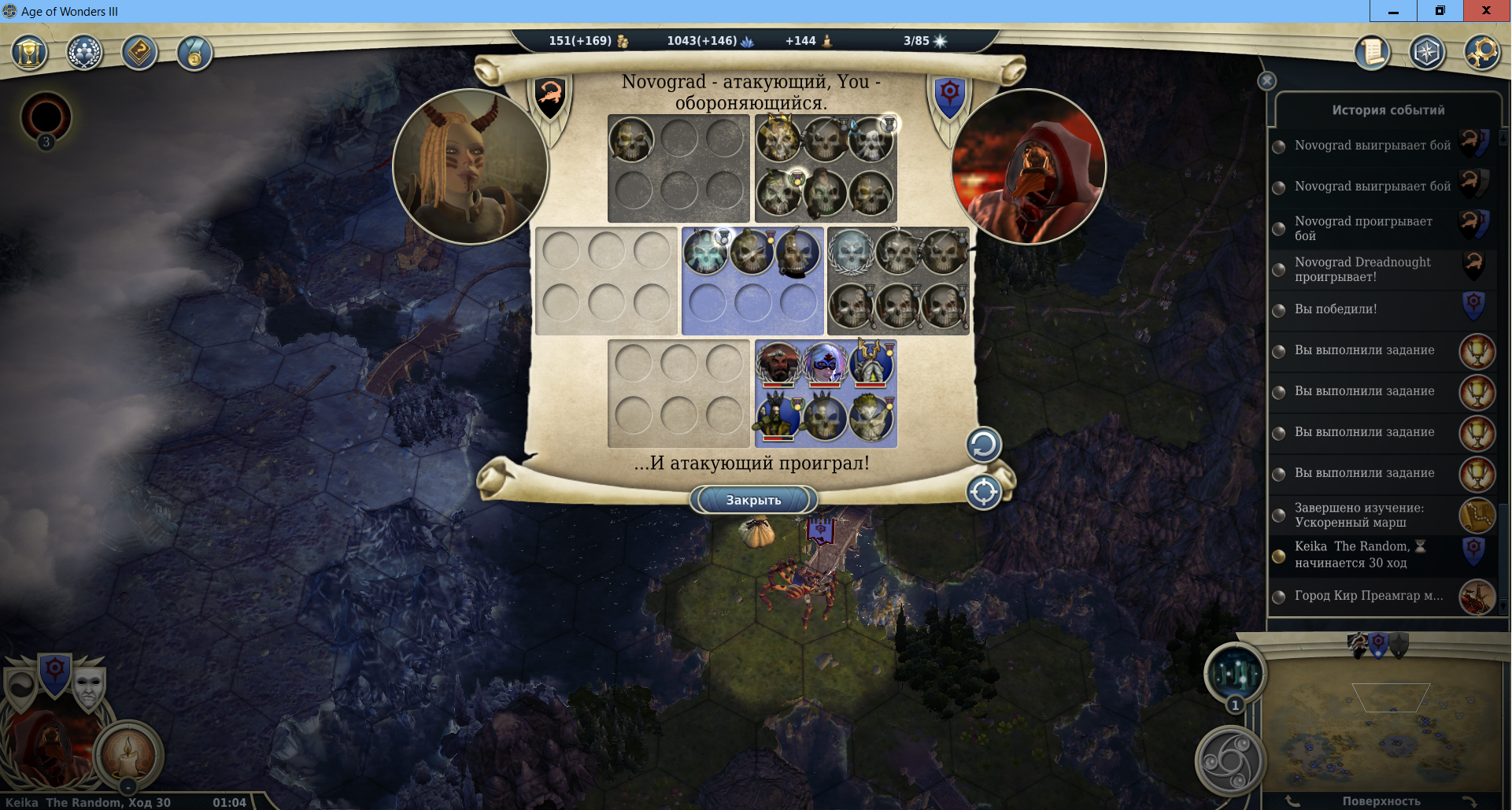Viewport: 1512px width, 810px height.
Task: Open the diplomacy group icon
Action: (x=84, y=54)
